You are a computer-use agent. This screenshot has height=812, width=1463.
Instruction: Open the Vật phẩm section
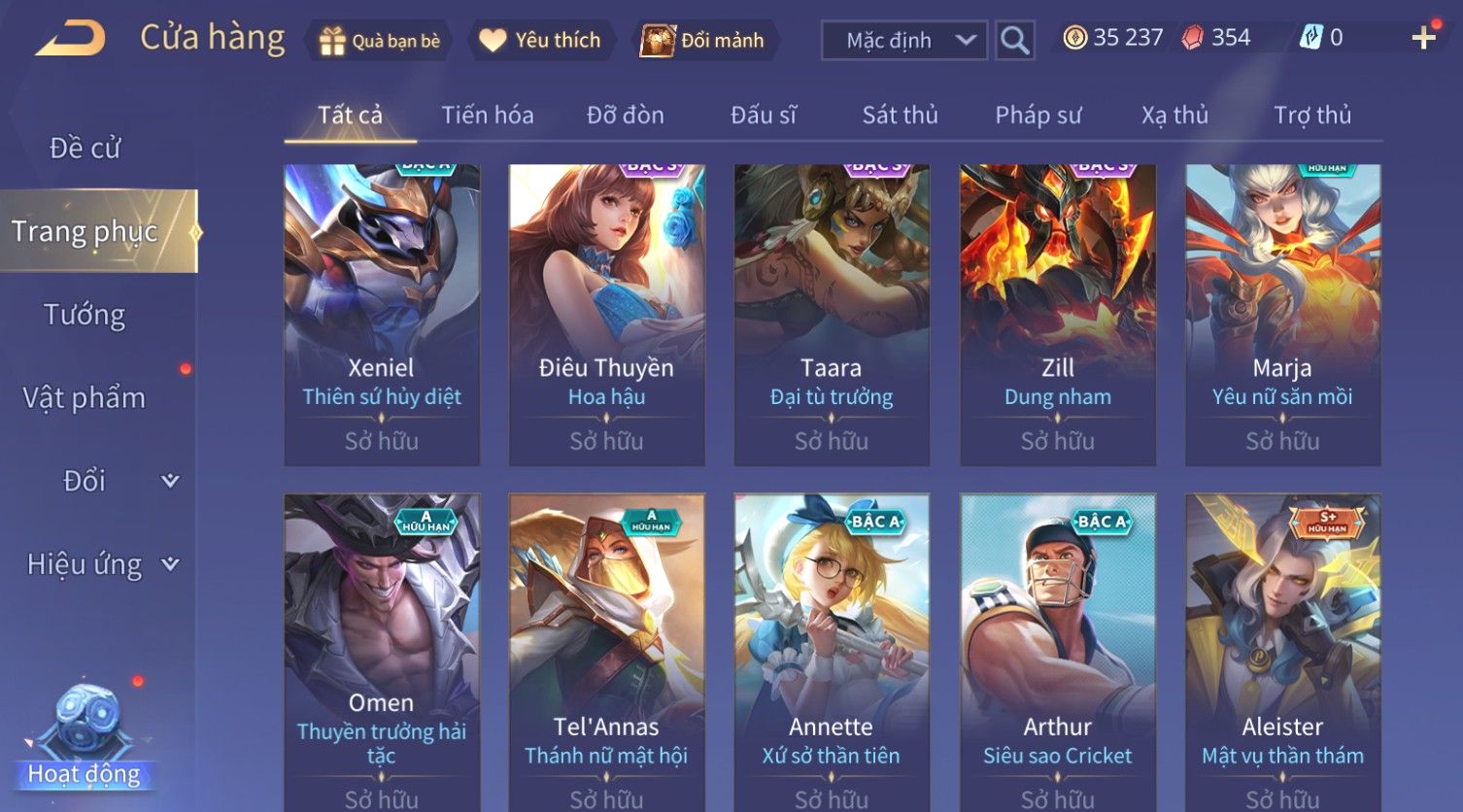[x=85, y=398]
